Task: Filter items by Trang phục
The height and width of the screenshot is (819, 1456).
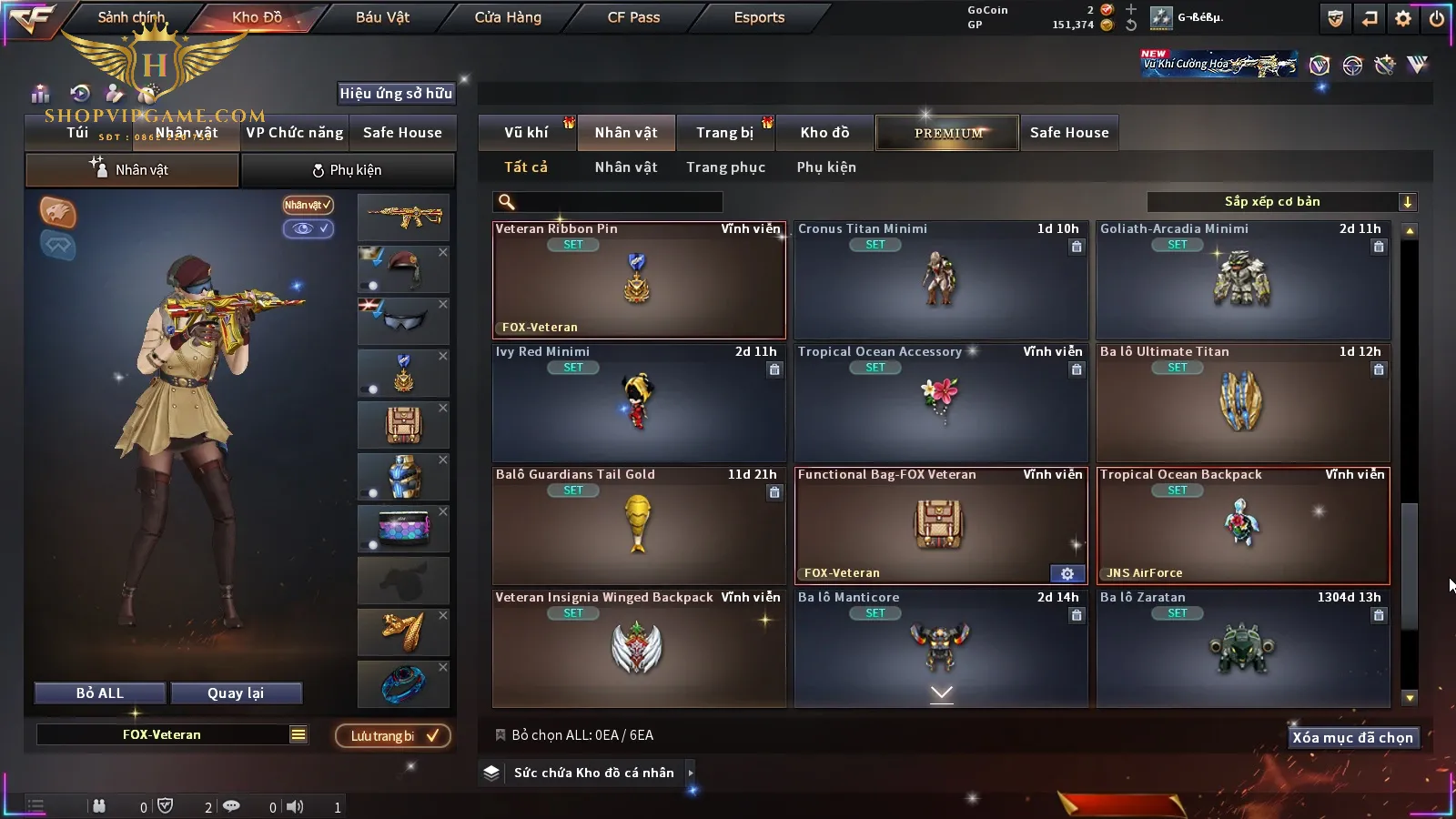Action: (725, 167)
